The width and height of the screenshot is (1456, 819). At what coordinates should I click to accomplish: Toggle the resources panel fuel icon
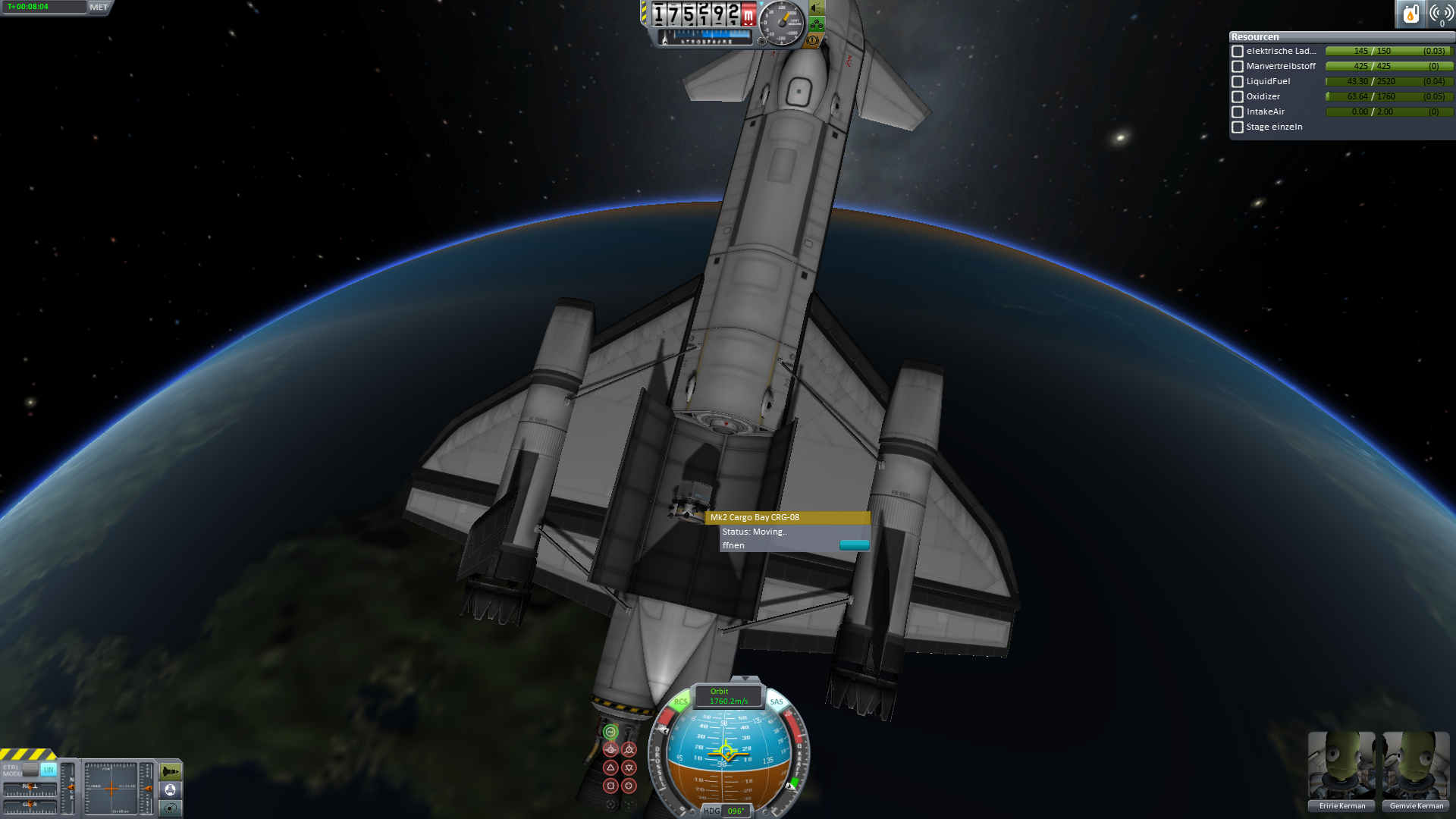coord(1410,14)
